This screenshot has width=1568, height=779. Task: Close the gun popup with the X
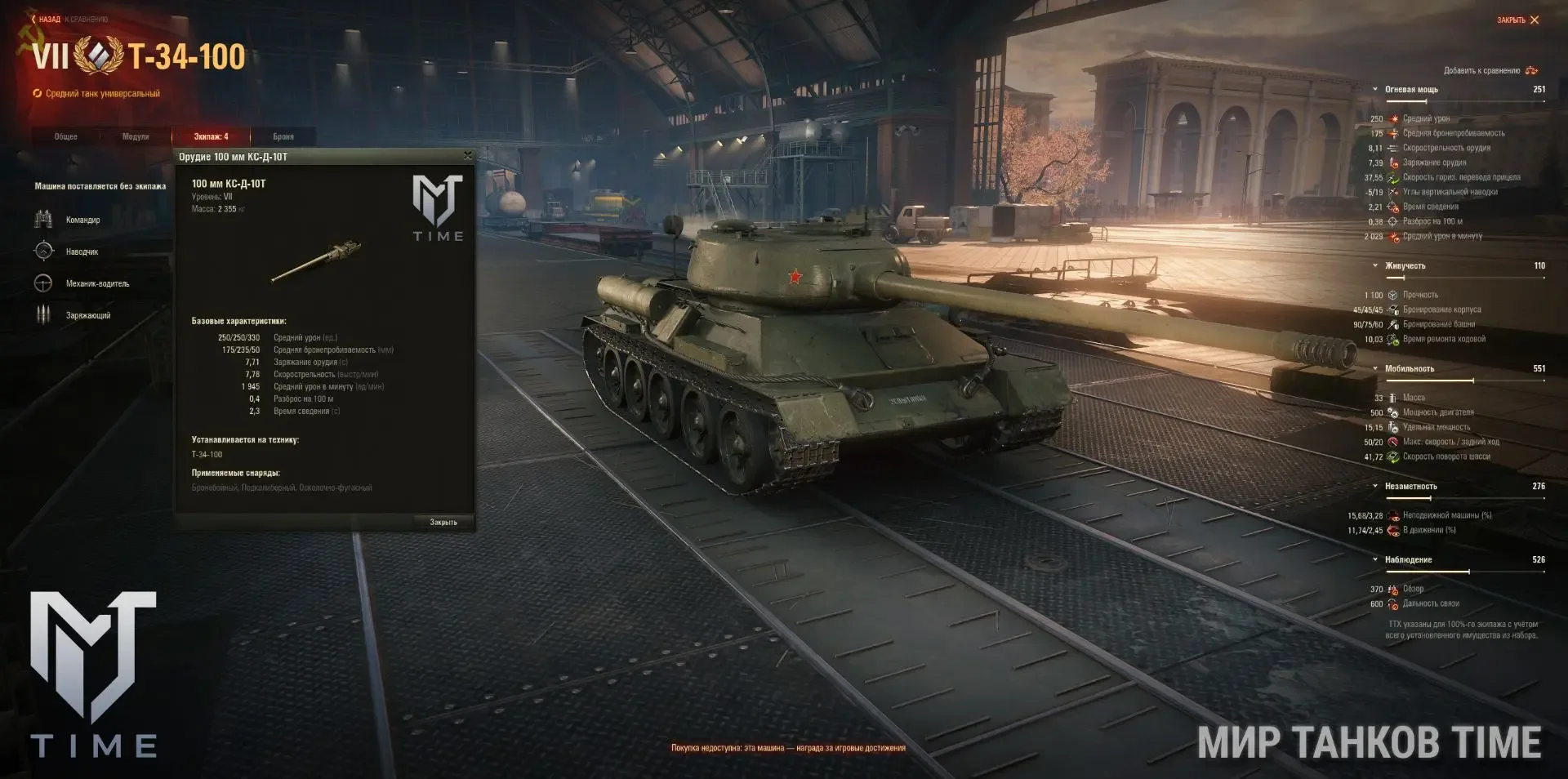pos(467,155)
